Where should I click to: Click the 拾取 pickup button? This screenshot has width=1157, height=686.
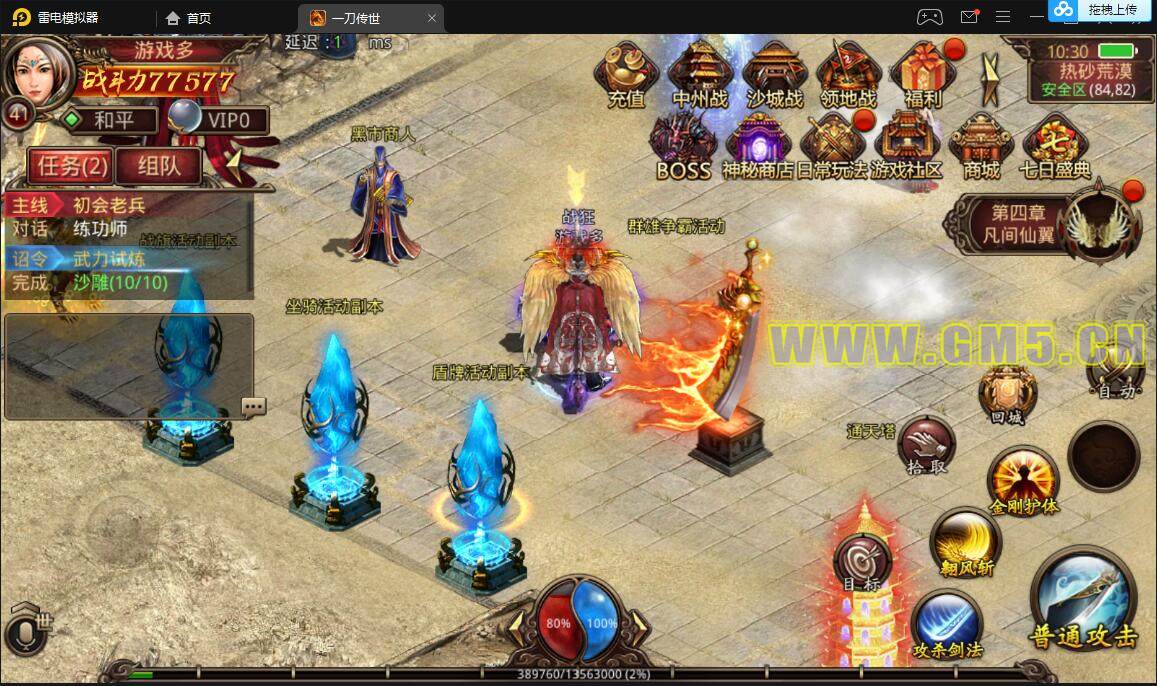click(x=925, y=445)
